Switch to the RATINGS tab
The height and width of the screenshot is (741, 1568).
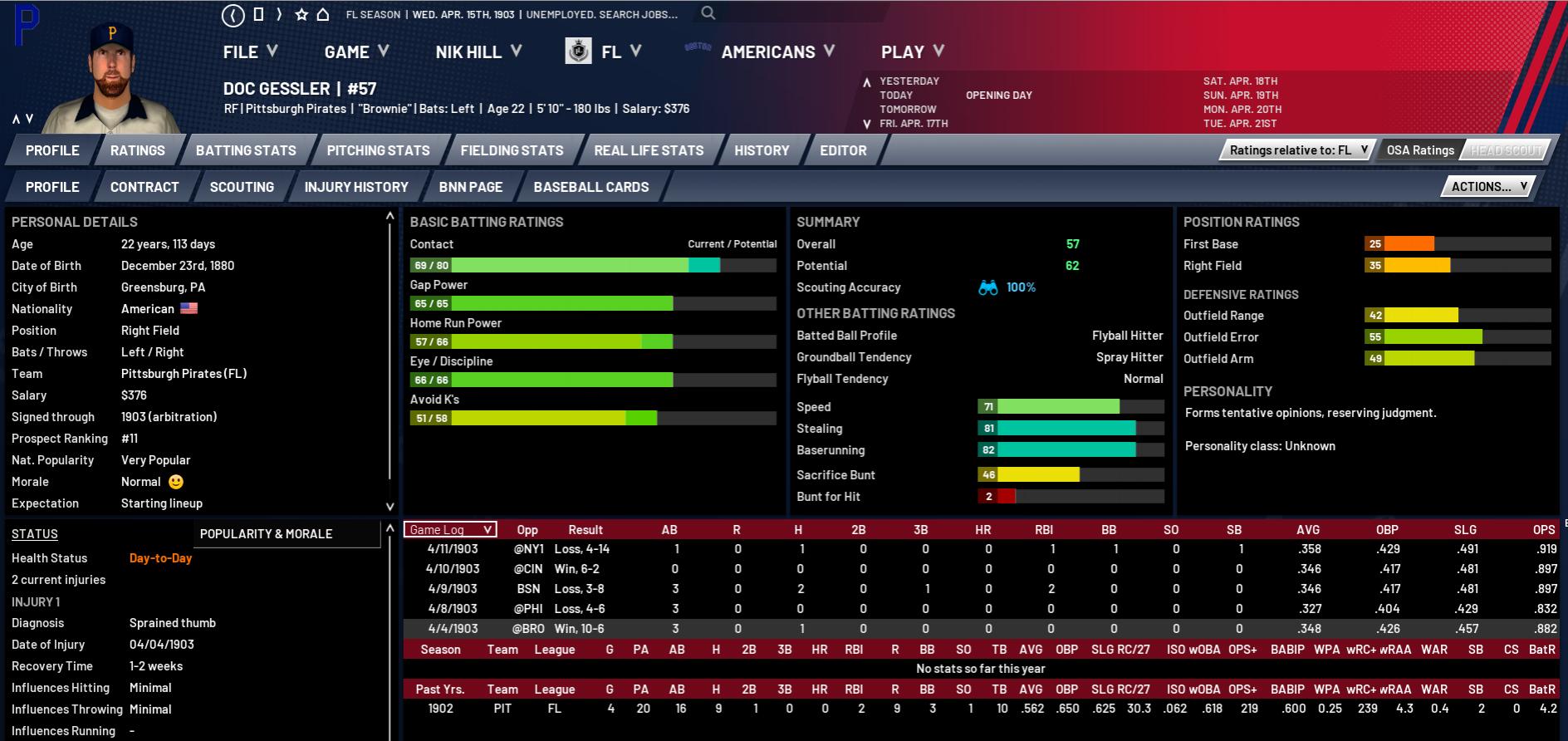(138, 150)
